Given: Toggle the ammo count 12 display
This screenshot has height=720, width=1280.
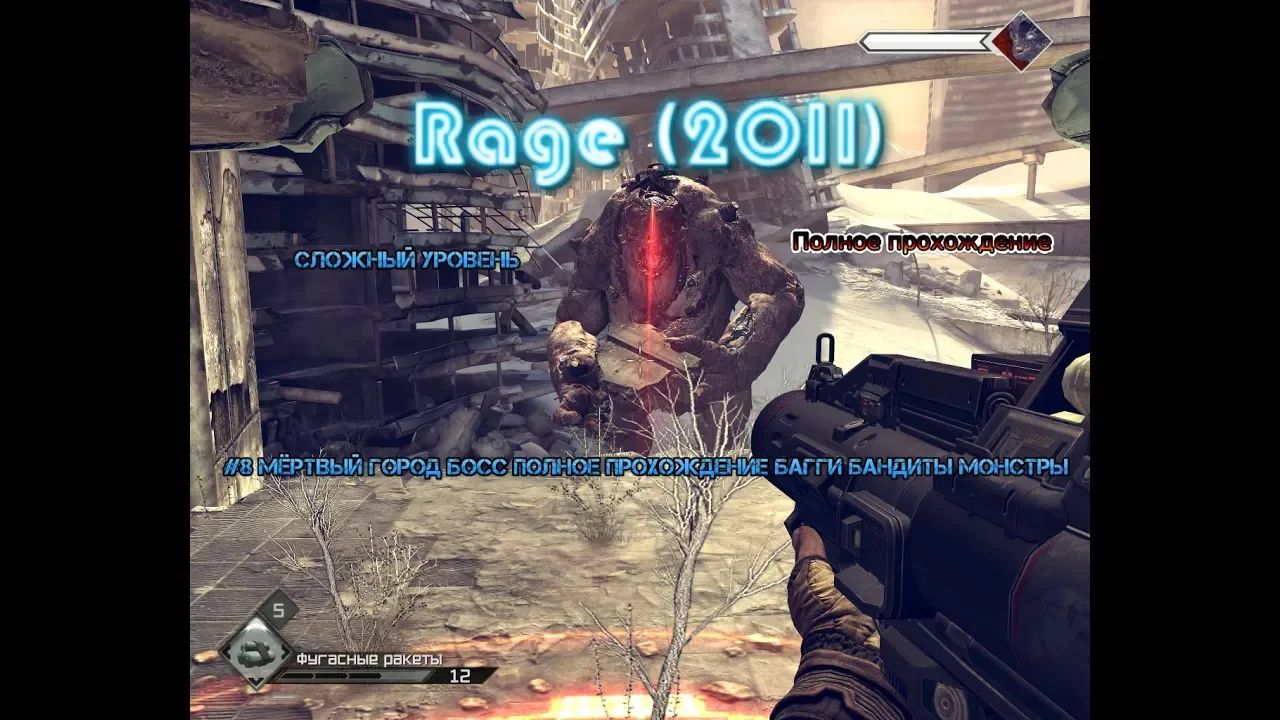Looking at the screenshot, I should (459, 675).
